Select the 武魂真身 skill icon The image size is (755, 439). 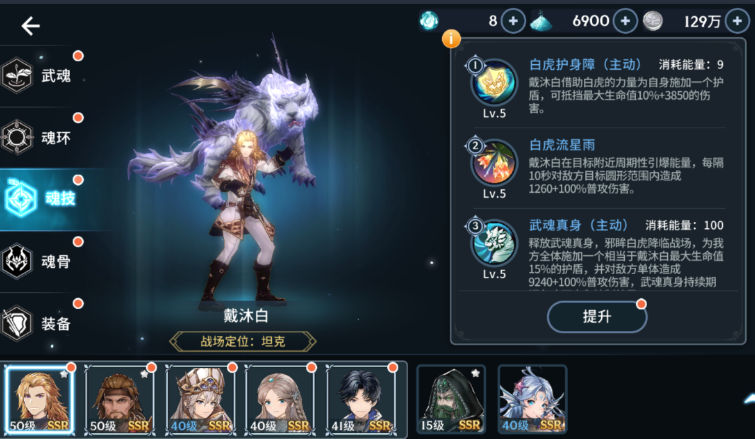[x=494, y=243]
